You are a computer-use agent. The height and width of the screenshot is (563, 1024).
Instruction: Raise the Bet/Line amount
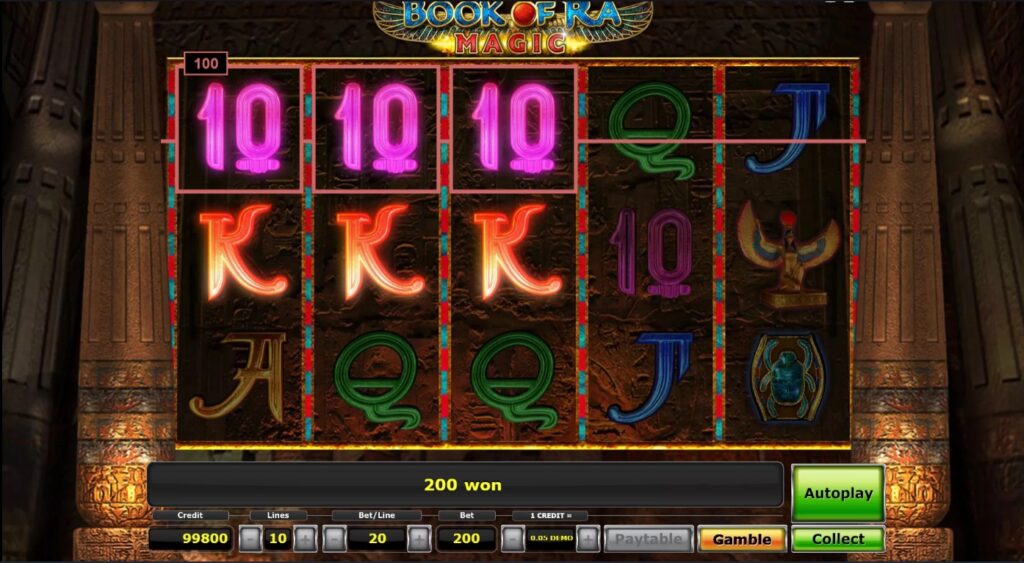[x=419, y=539]
